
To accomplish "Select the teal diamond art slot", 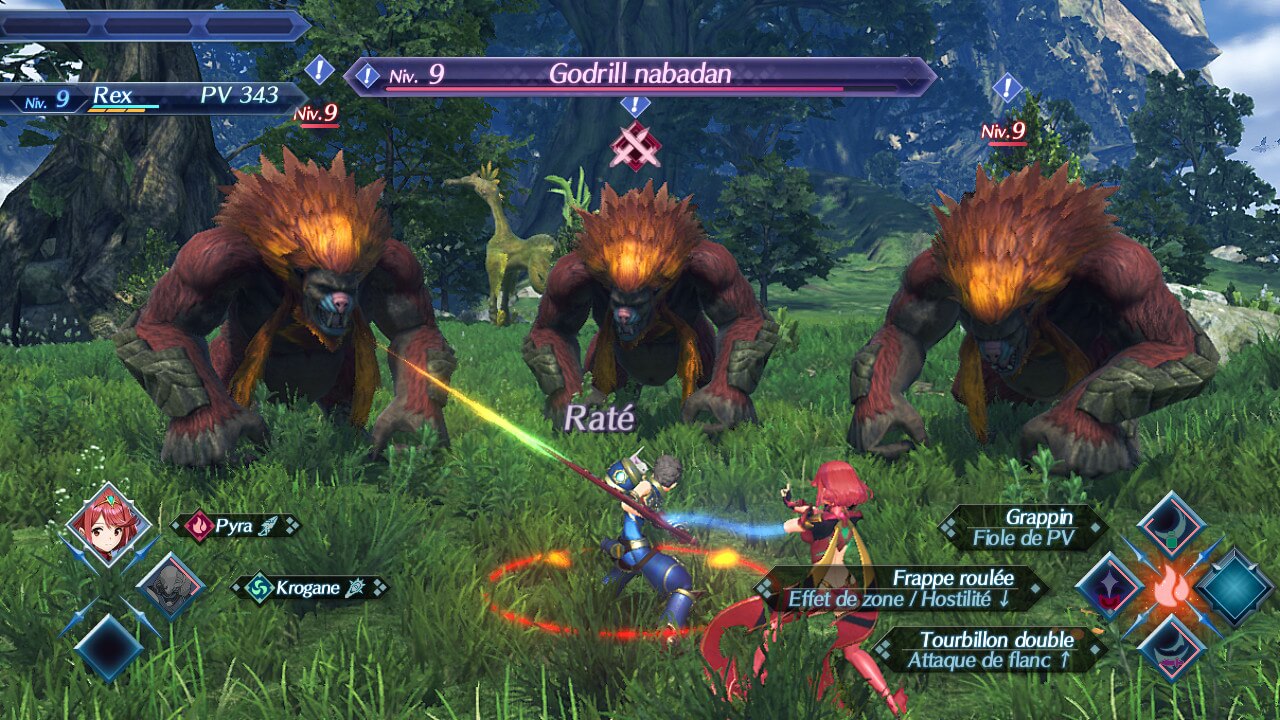I will coord(1235,587).
